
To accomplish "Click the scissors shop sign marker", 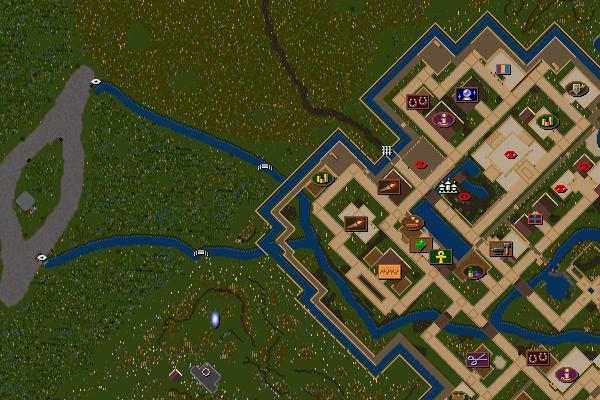I will (x=478, y=359).
